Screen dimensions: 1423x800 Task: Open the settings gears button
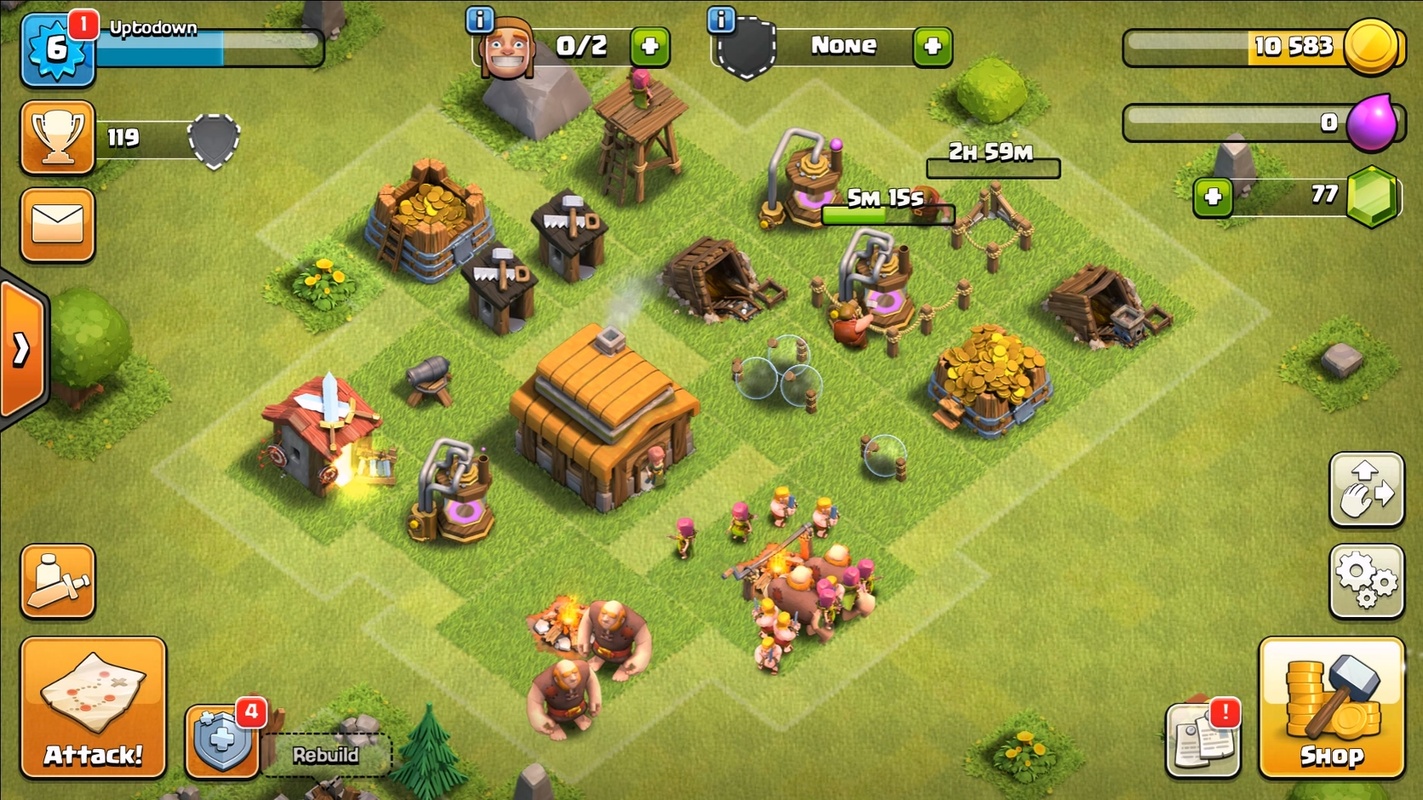tap(1366, 581)
